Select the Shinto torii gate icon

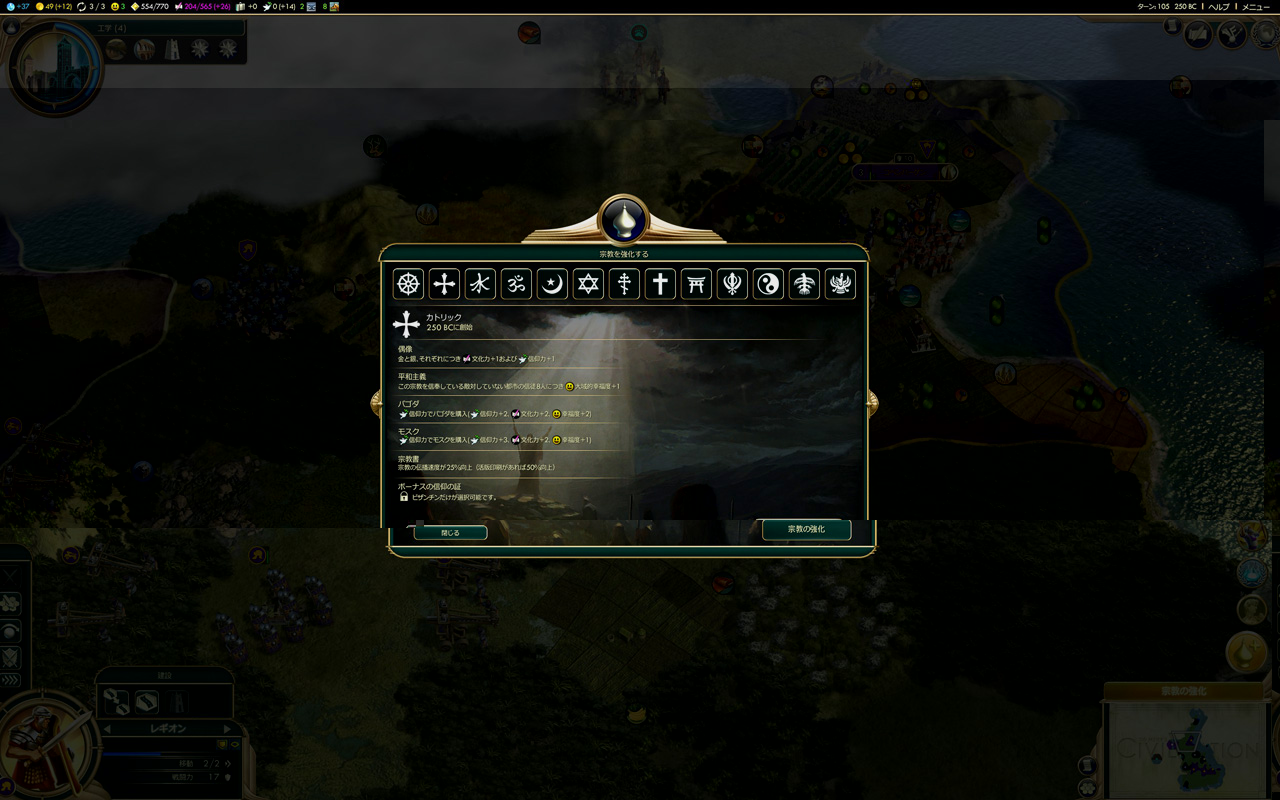(696, 284)
